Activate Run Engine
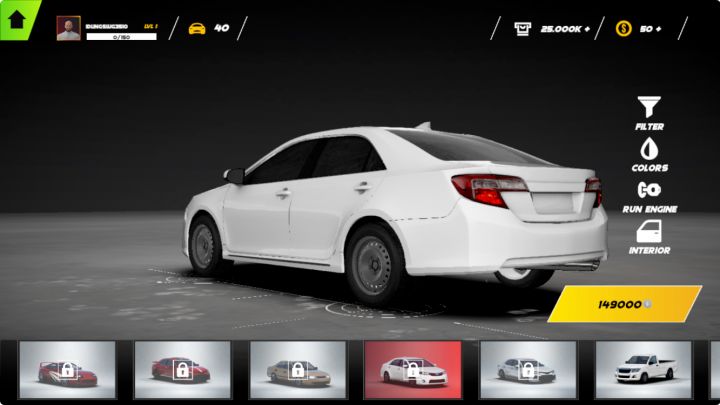720x405 pixels. [x=649, y=194]
